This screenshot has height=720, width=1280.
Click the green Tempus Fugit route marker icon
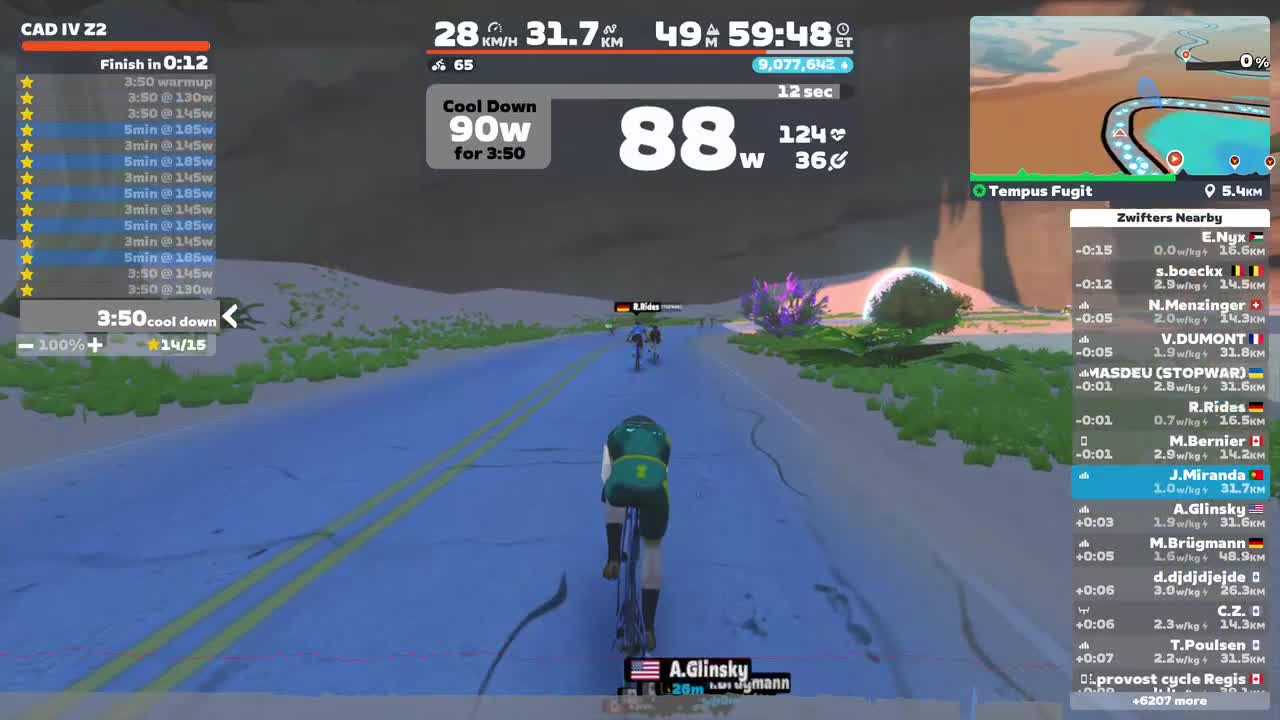(x=978, y=191)
